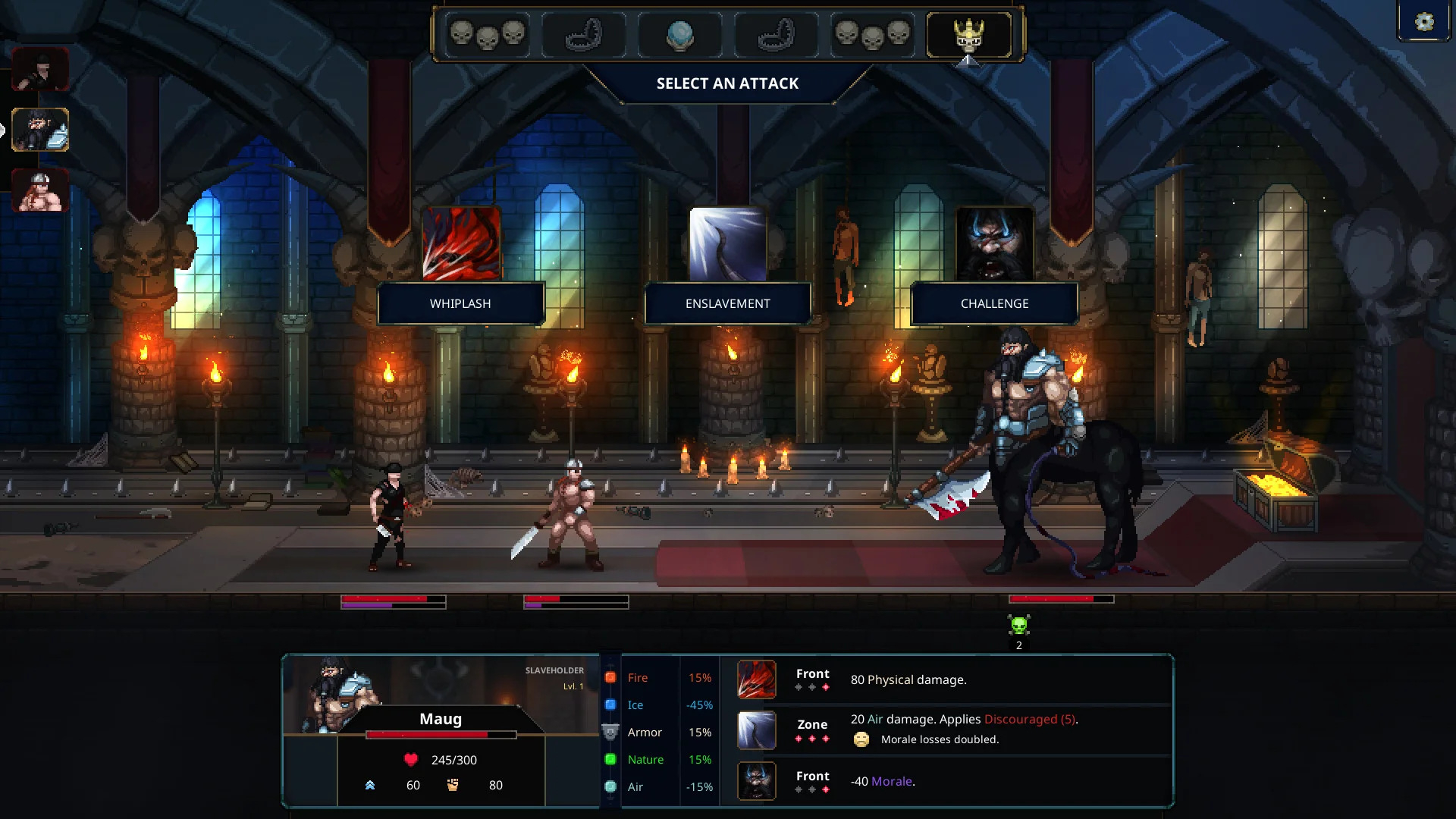Select the topmost party member portrait

click(x=39, y=69)
